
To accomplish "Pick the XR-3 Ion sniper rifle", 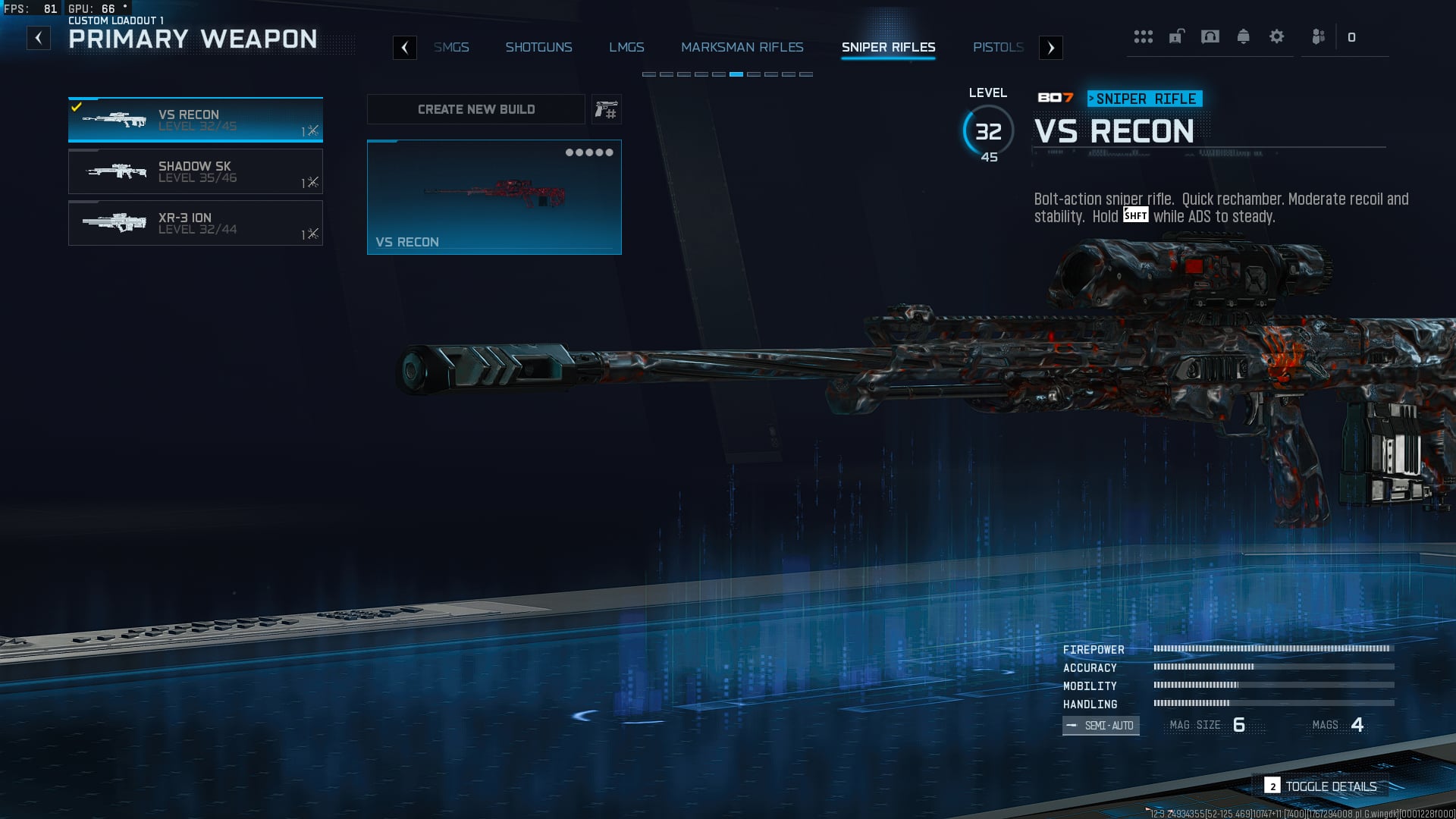I will tap(196, 223).
